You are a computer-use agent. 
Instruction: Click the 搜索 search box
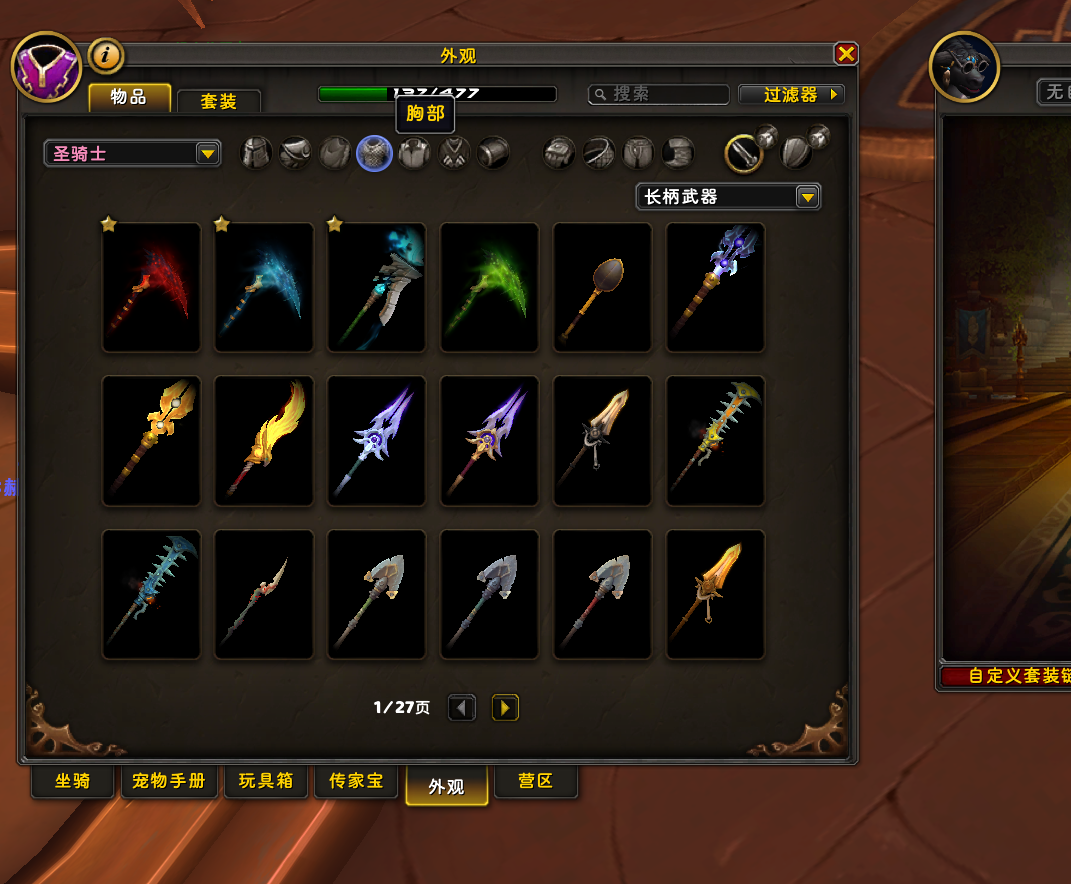659,94
